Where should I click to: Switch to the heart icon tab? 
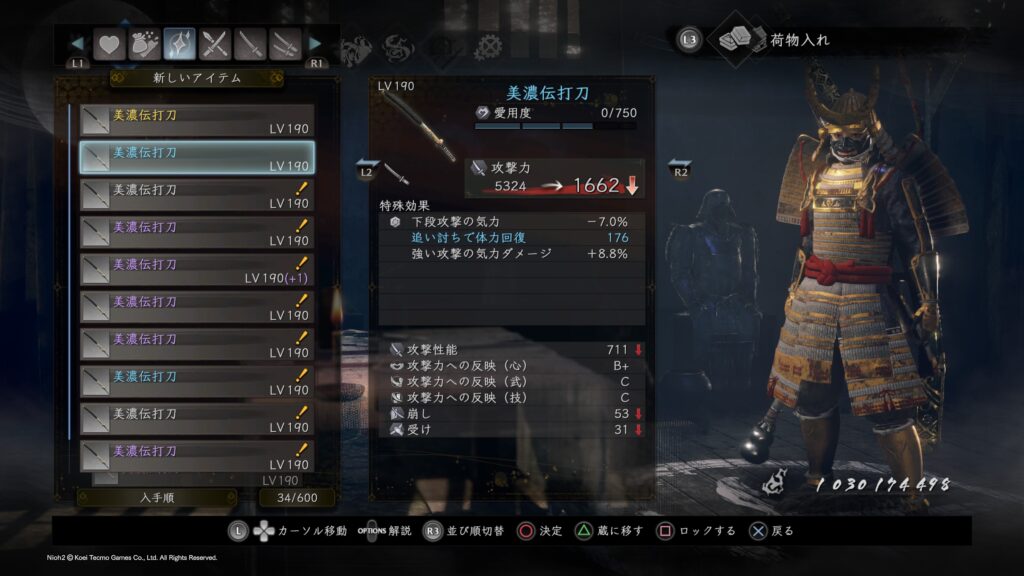[108, 44]
